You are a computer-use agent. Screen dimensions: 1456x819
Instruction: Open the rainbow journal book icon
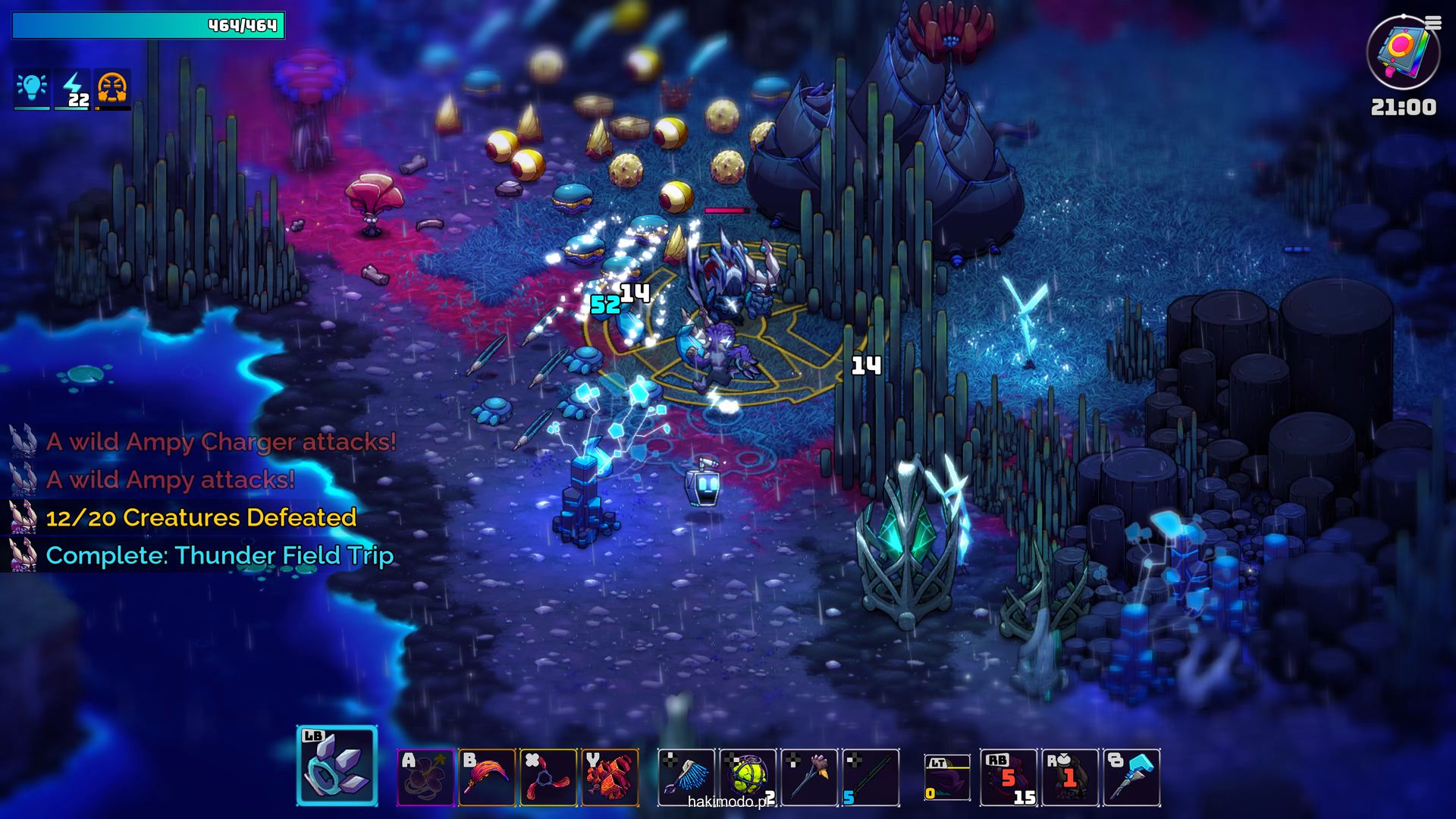pos(1402,53)
